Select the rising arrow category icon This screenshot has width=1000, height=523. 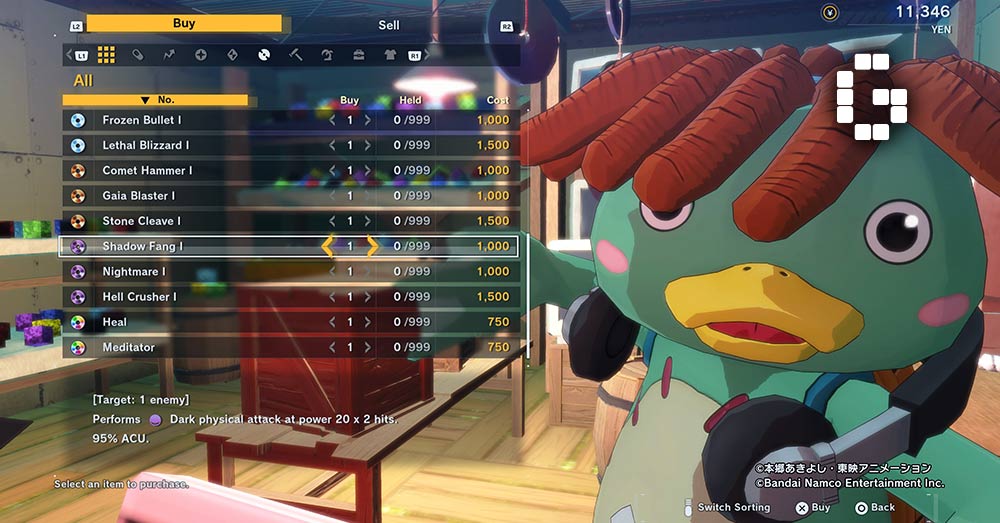(169, 54)
